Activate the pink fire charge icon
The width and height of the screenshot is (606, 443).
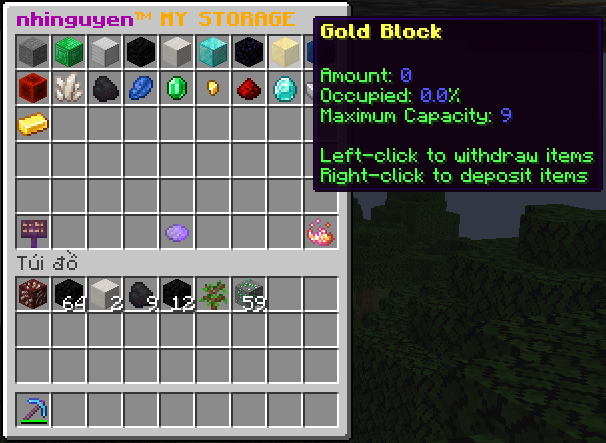click(320, 232)
